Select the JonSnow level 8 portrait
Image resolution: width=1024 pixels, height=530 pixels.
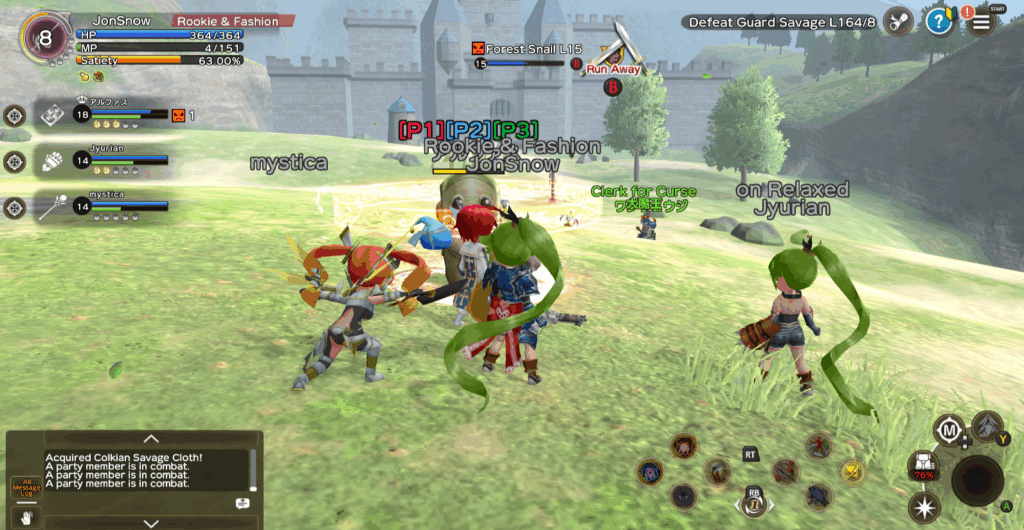tap(45, 39)
